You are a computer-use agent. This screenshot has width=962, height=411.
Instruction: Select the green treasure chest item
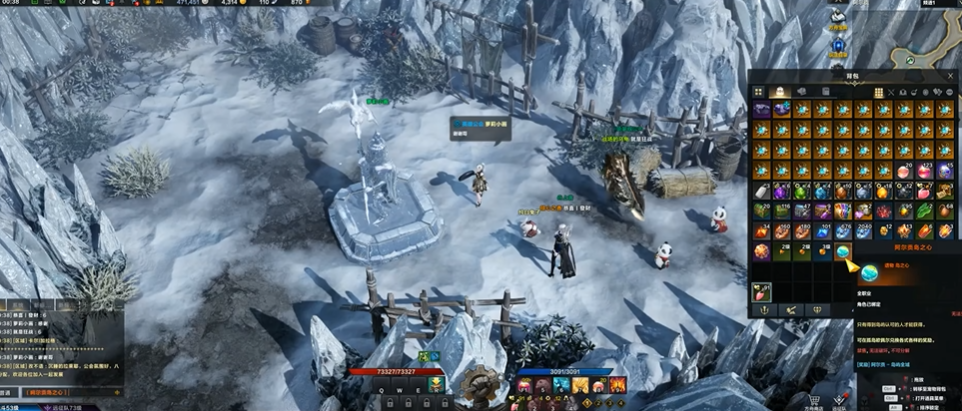point(762,211)
